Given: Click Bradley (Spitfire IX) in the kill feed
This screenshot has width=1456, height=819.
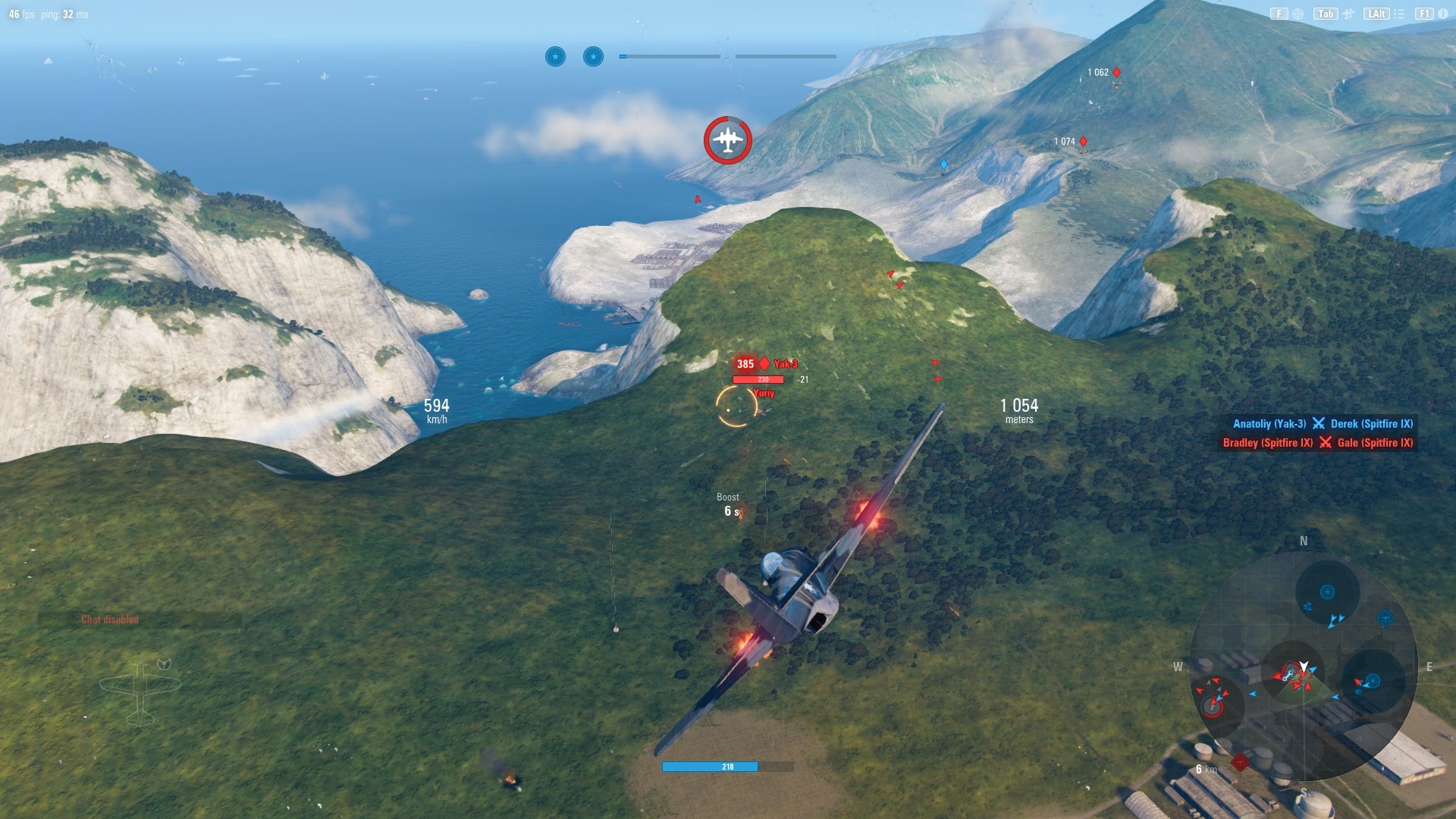Looking at the screenshot, I should 1266,443.
